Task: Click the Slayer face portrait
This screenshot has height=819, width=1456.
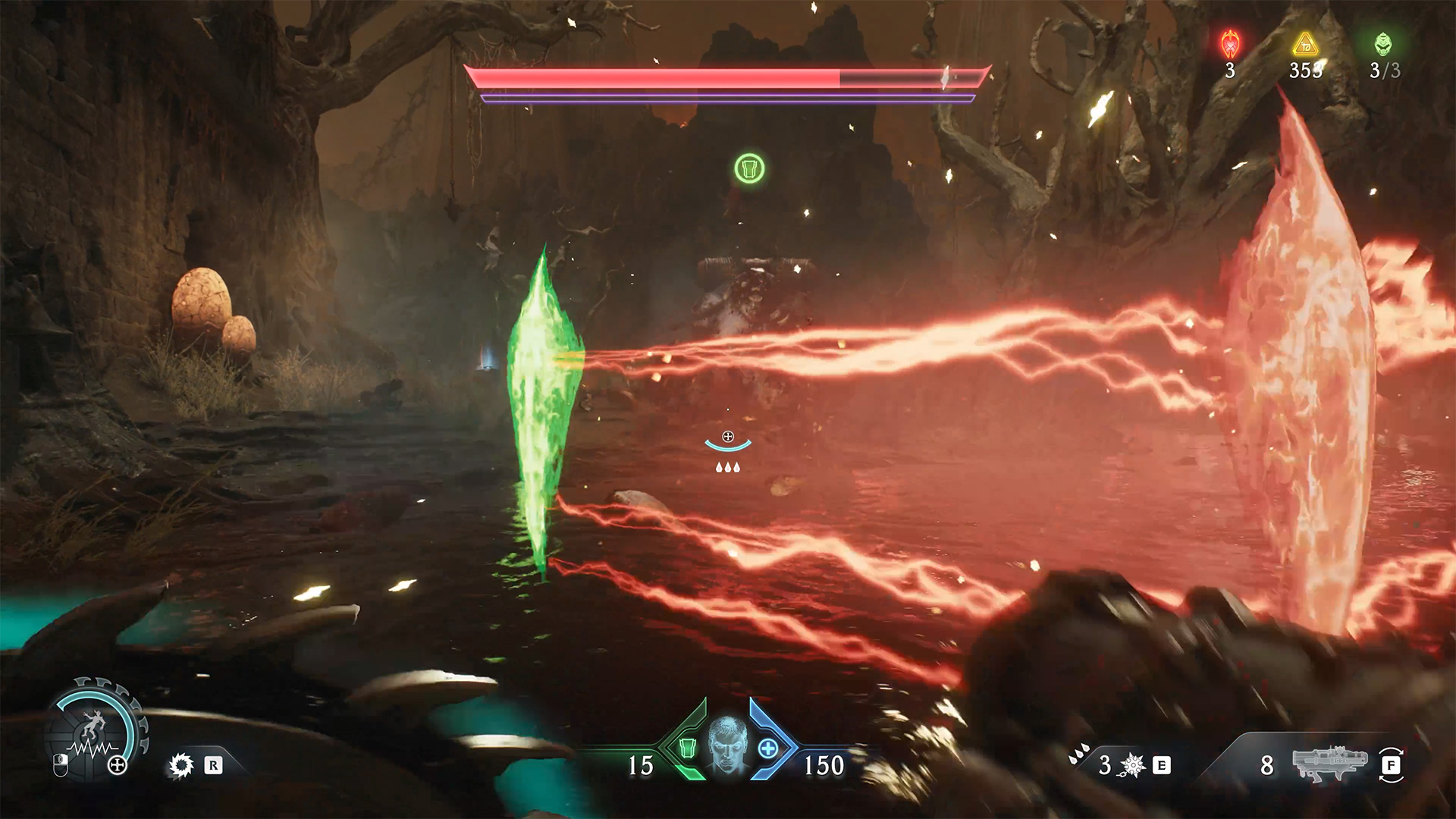Action: click(728, 745)
